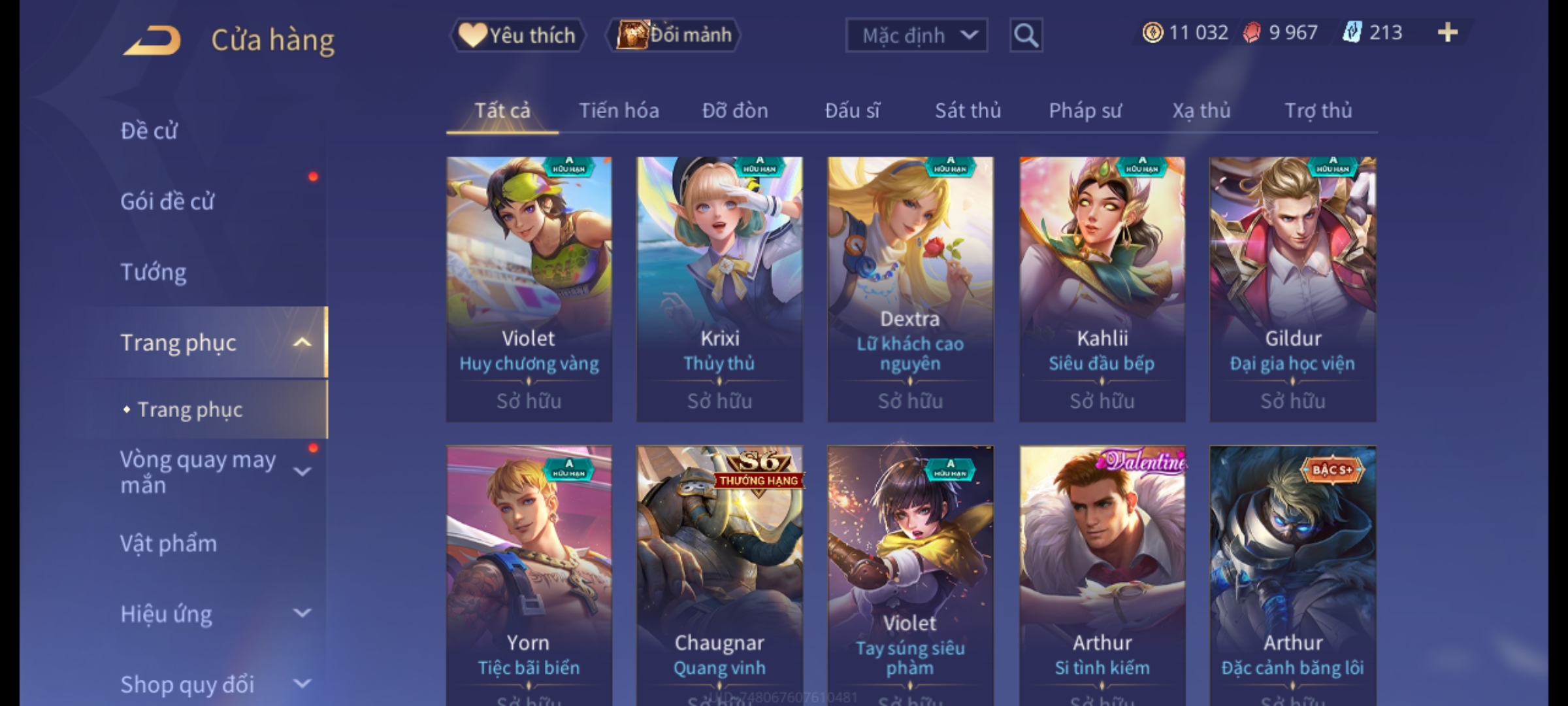Image resolution: width=1568 pixels, height=706 pixels.
Task: Choose the Kahlii Siêu đầu bếp skin
Action: click(1102, 288)
